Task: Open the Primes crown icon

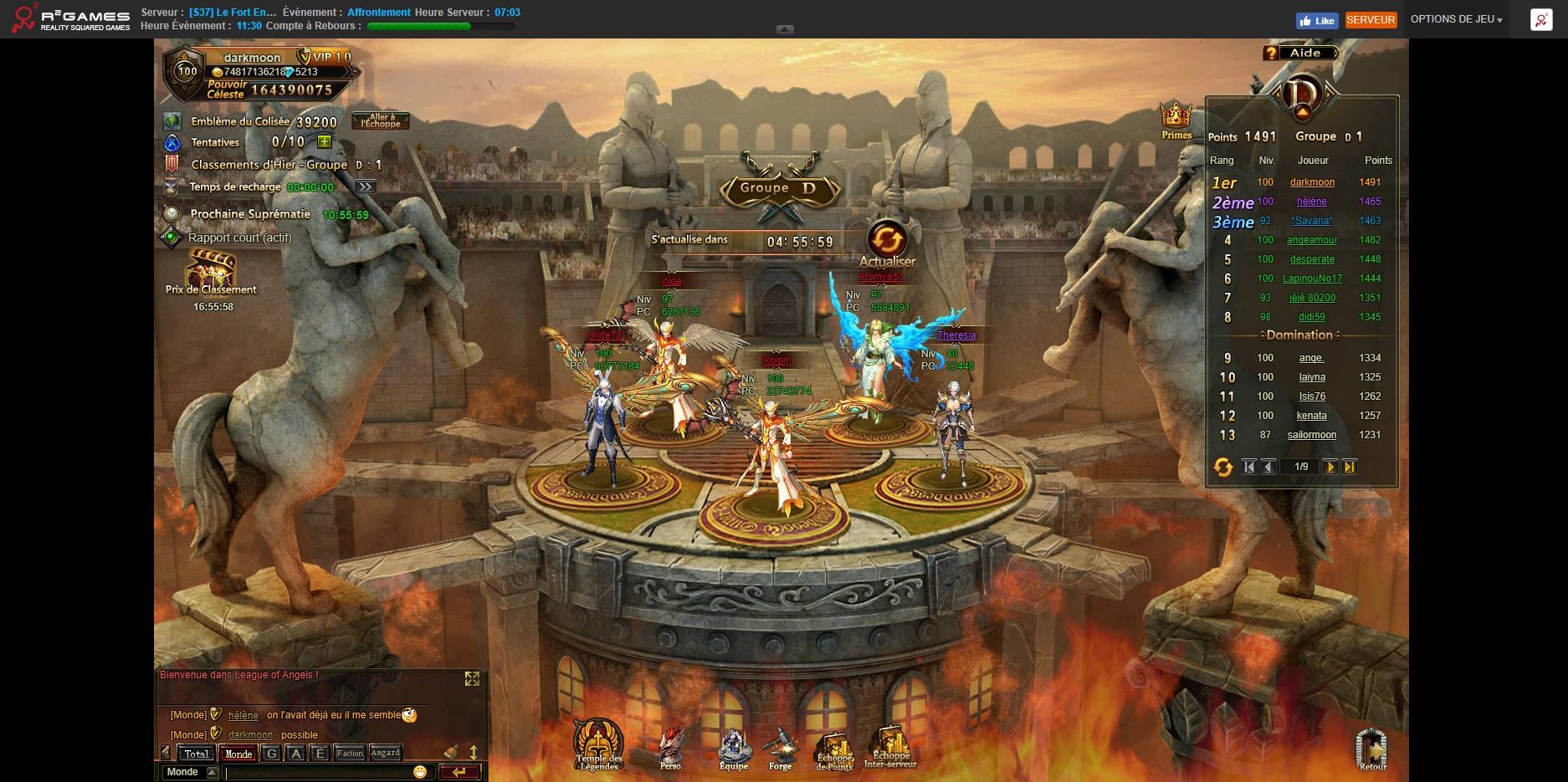Action: (1176, 117)
